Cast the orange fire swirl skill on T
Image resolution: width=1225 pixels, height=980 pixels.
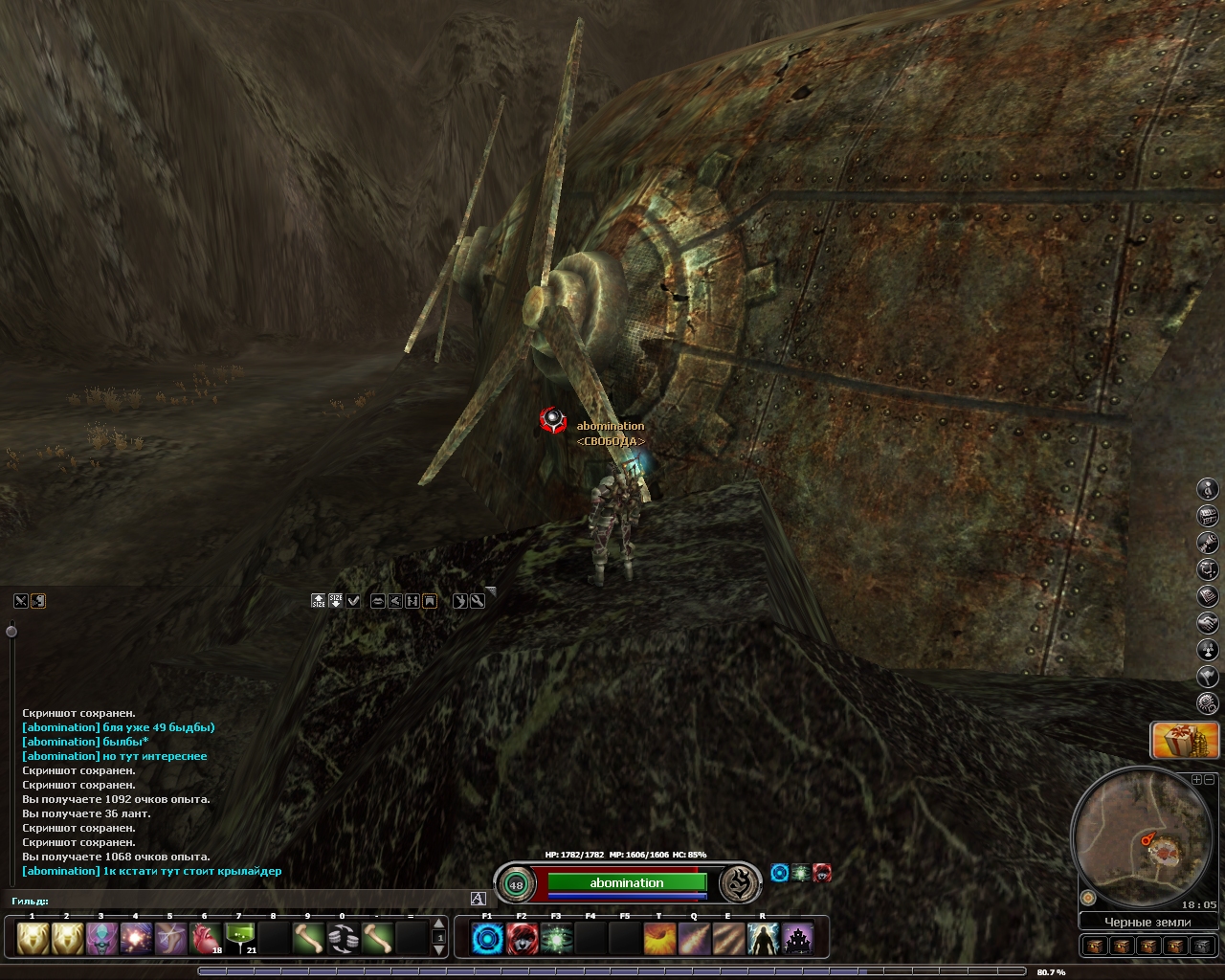point(659,939)
